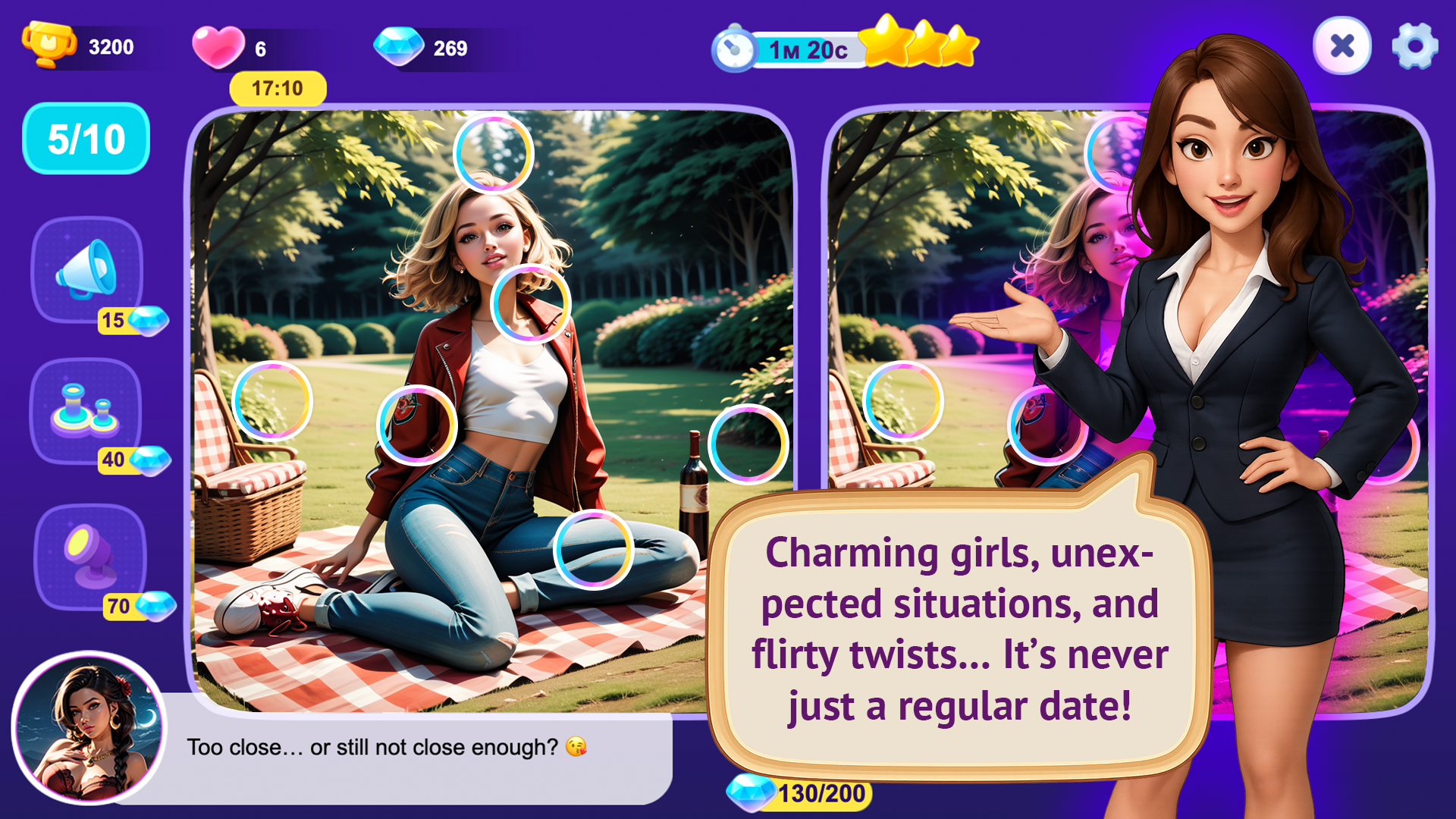1456x819 pixels.
Task: Click the yellow 17:10 timer label
Action: click(277, 88)
